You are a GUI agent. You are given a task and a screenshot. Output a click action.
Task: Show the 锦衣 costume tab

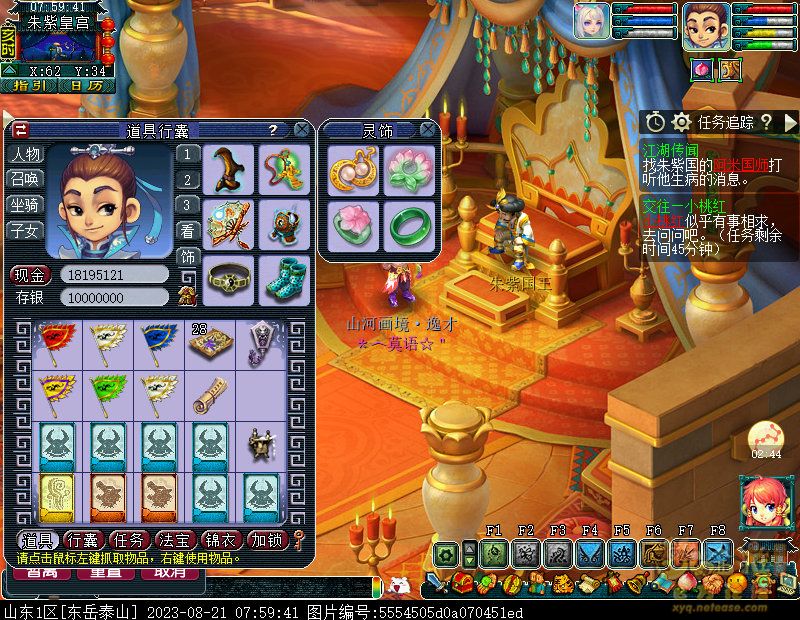pyautogui.click(x=222, y=540)
